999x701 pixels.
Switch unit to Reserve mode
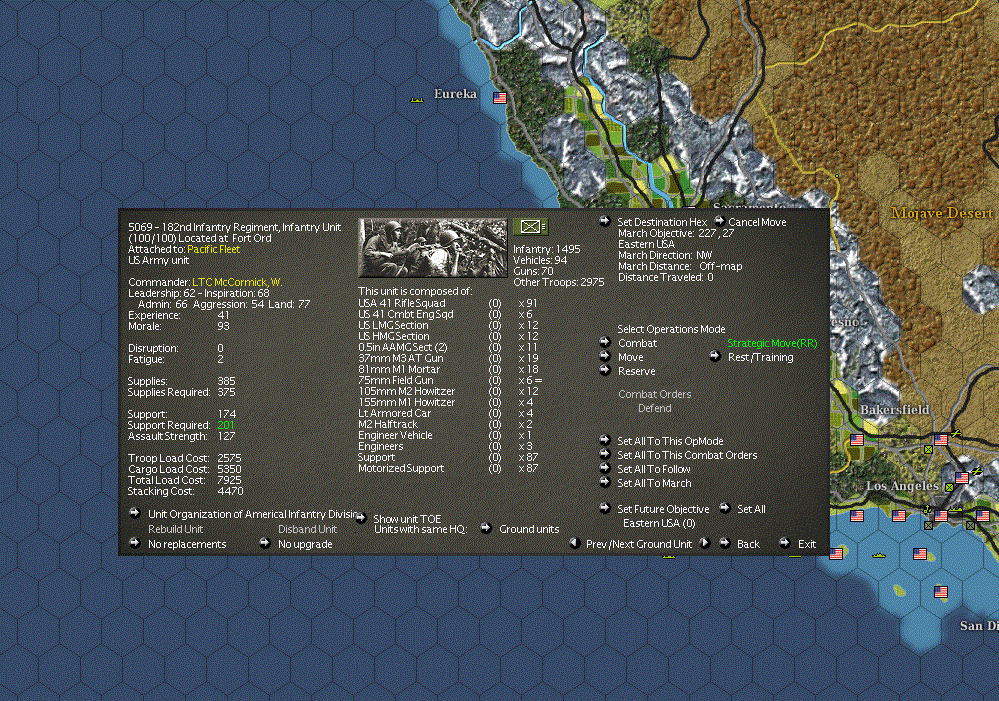636,371
